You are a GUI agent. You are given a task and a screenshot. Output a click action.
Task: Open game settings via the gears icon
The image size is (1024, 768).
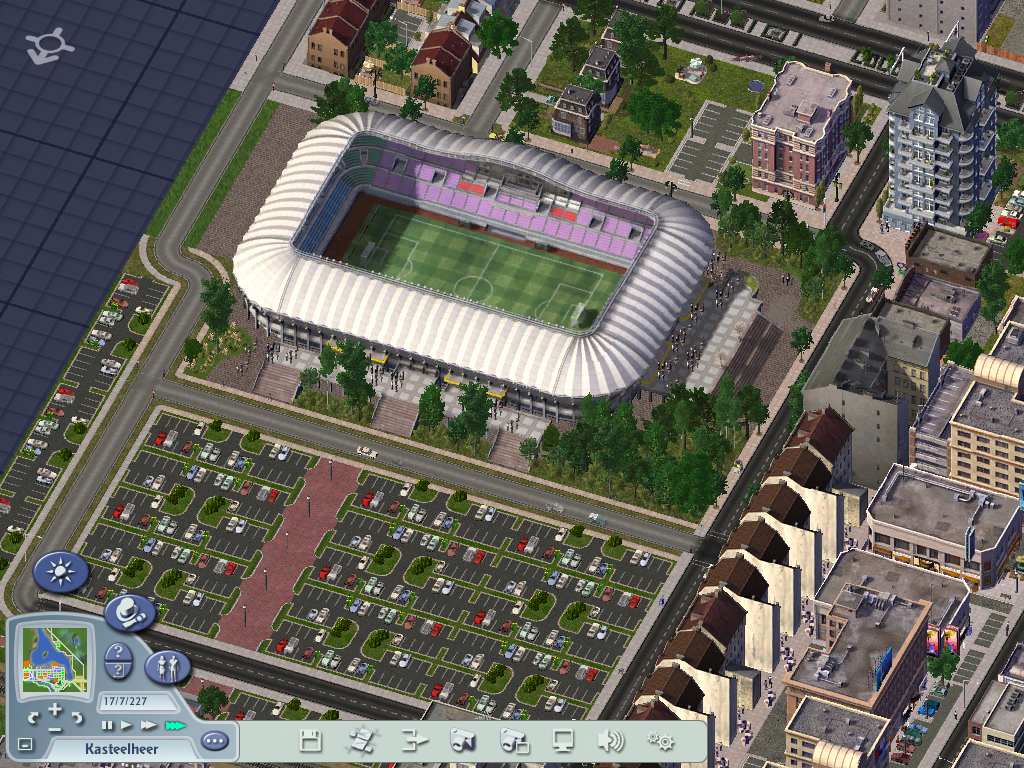click(660, 741)
